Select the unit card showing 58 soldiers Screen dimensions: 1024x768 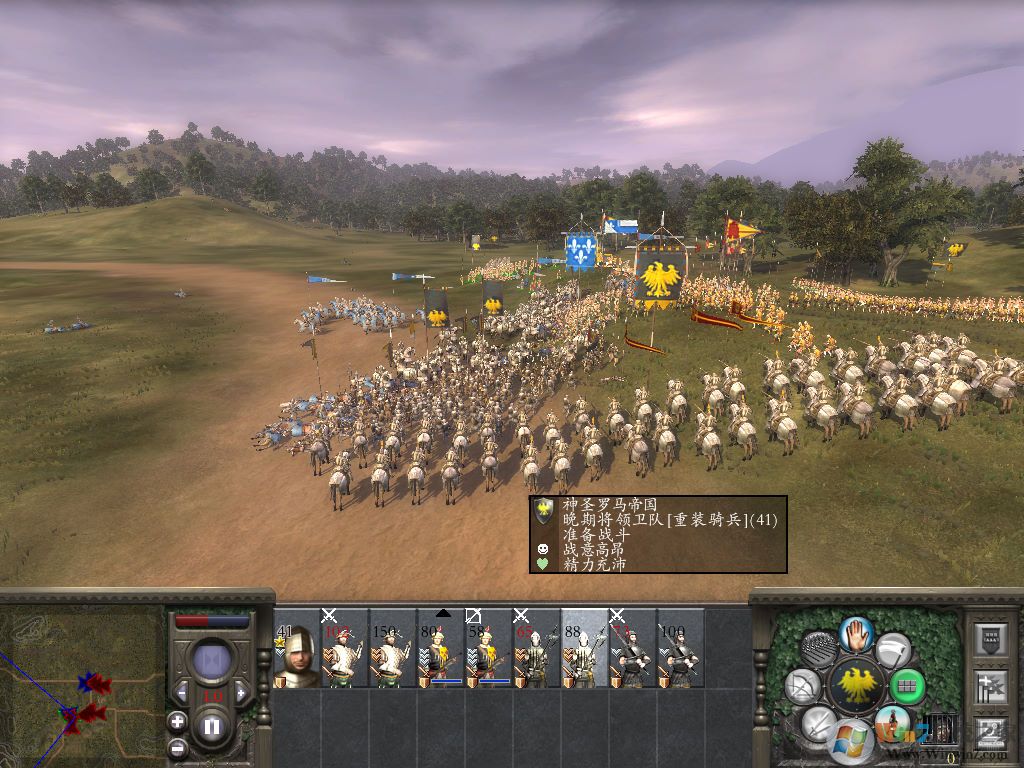488,650
